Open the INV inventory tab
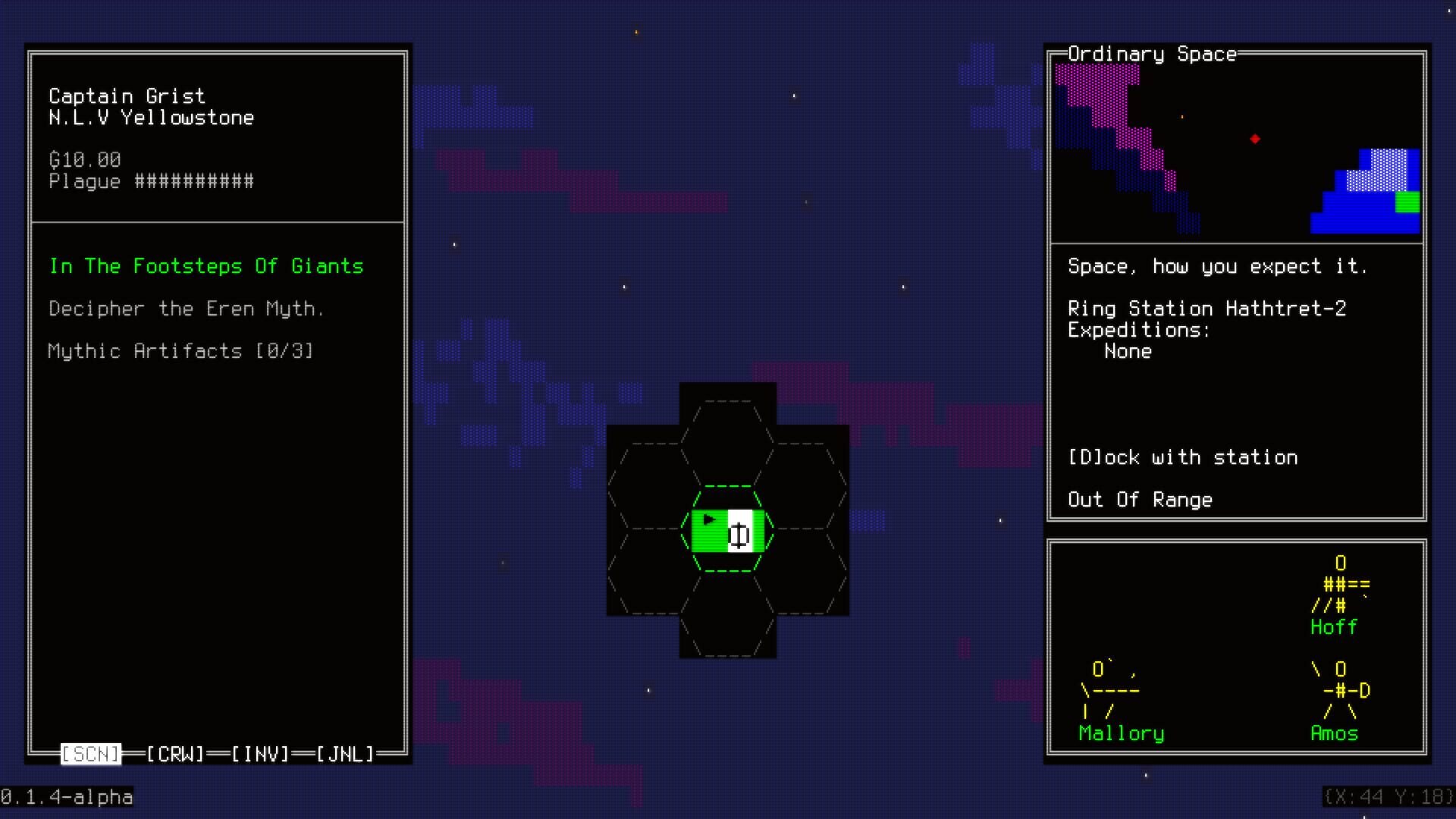1456x819 pixels. pyautogui.click(x=259, y=754)
